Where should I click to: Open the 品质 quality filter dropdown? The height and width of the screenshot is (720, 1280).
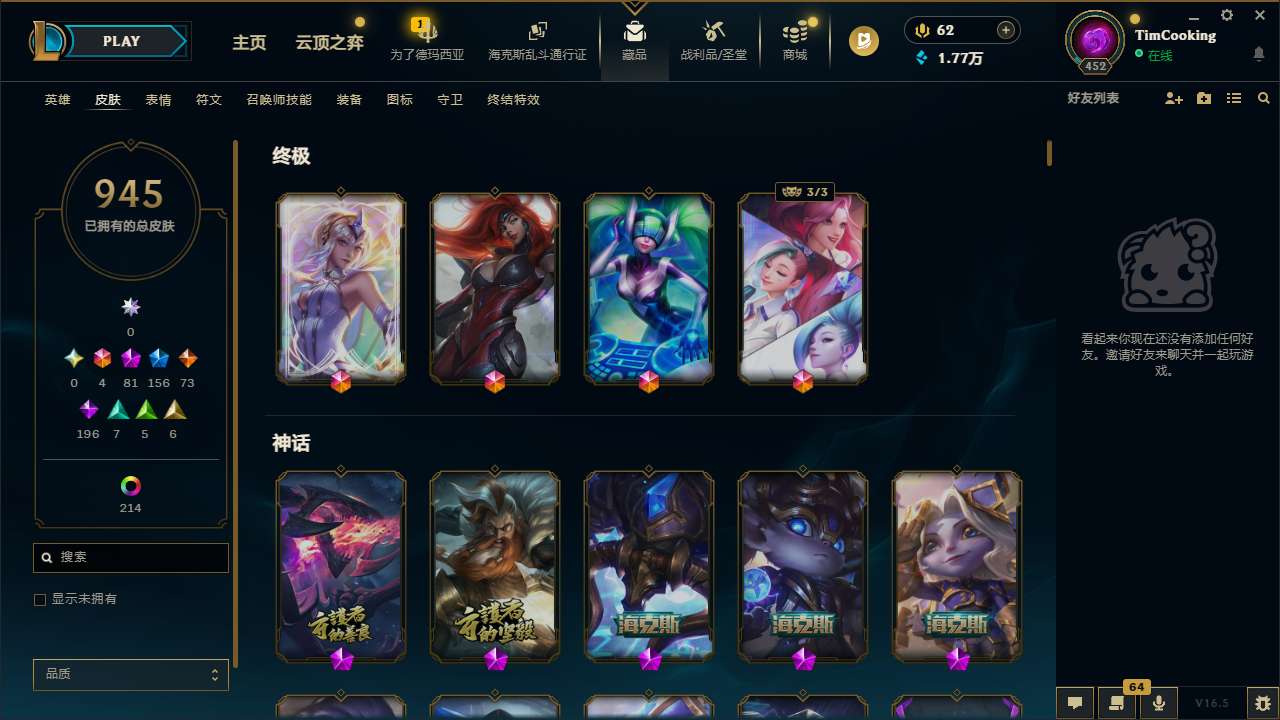pos(130,674)
